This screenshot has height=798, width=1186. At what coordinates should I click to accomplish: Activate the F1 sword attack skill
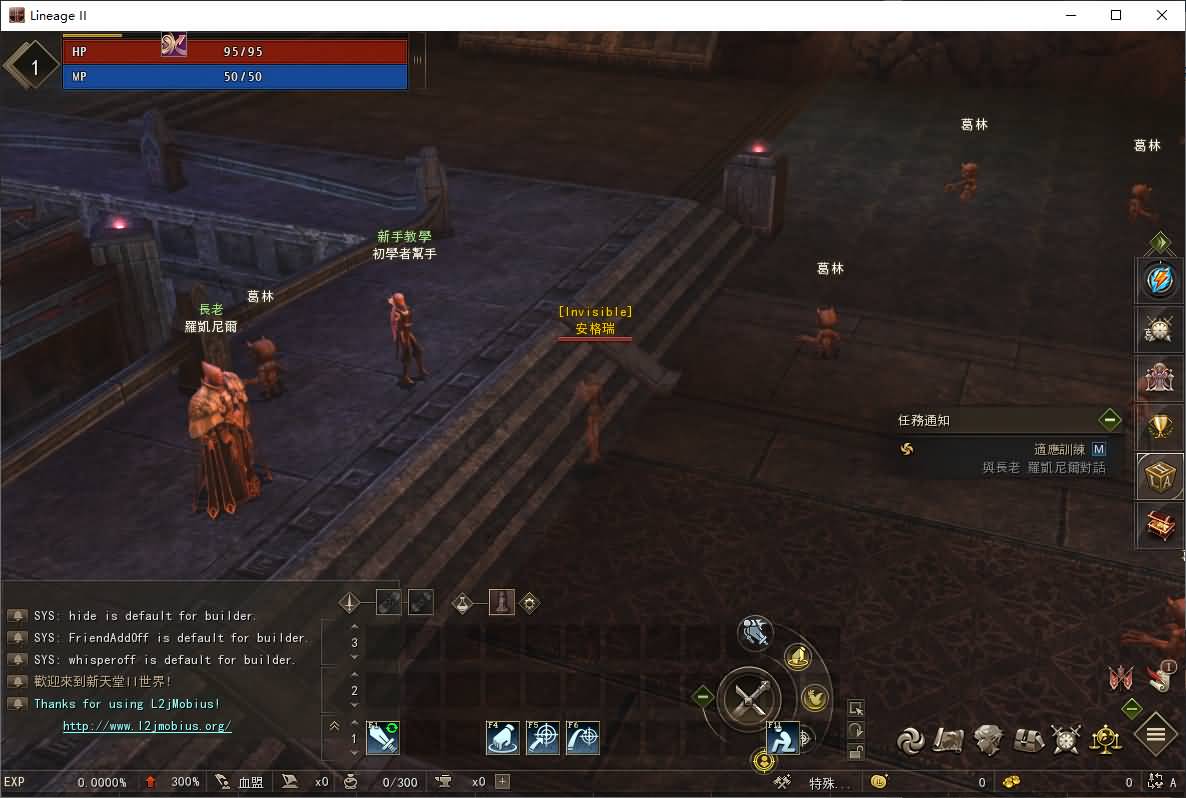(x=383, y=738)
